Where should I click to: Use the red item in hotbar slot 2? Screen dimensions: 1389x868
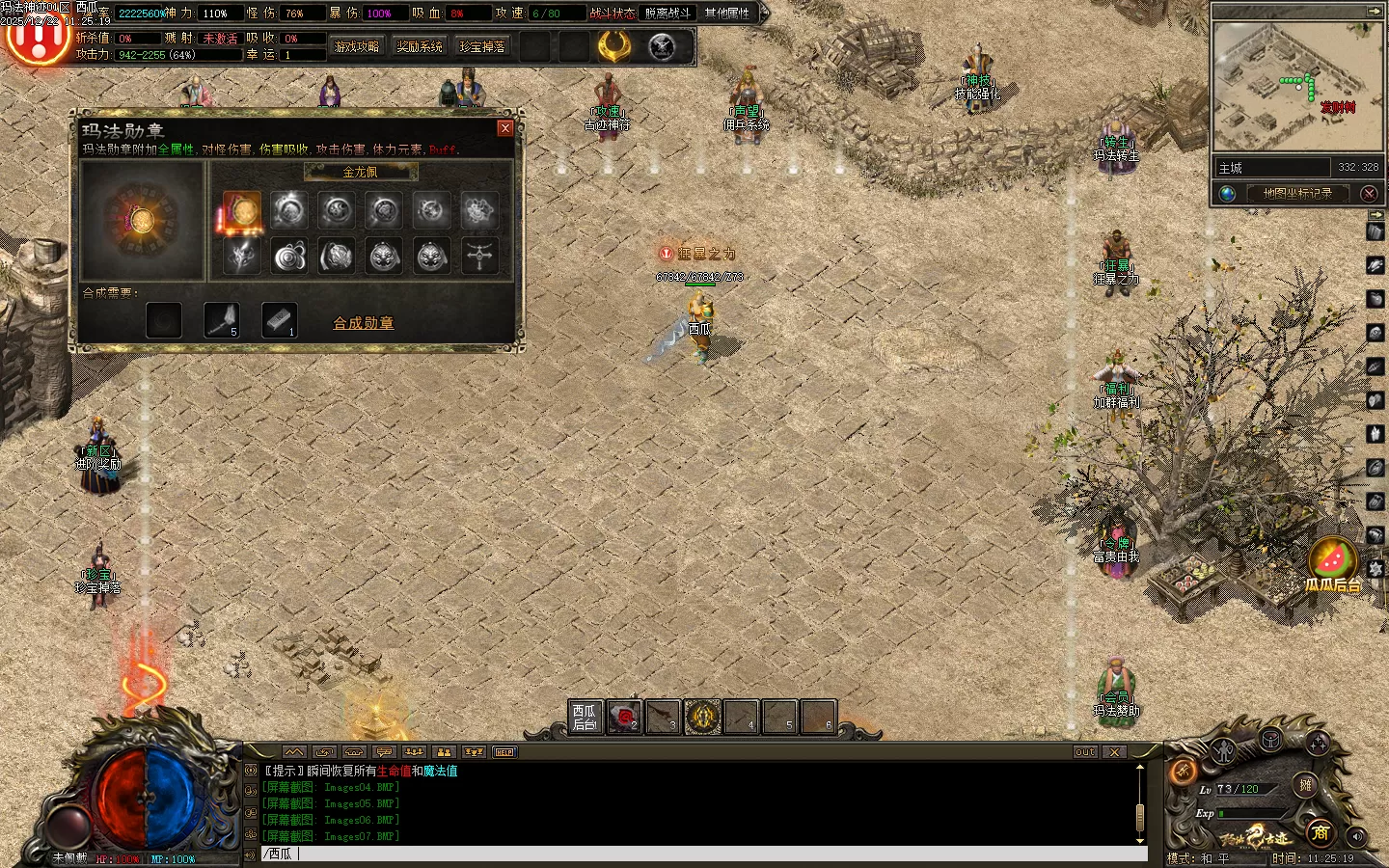624,718
